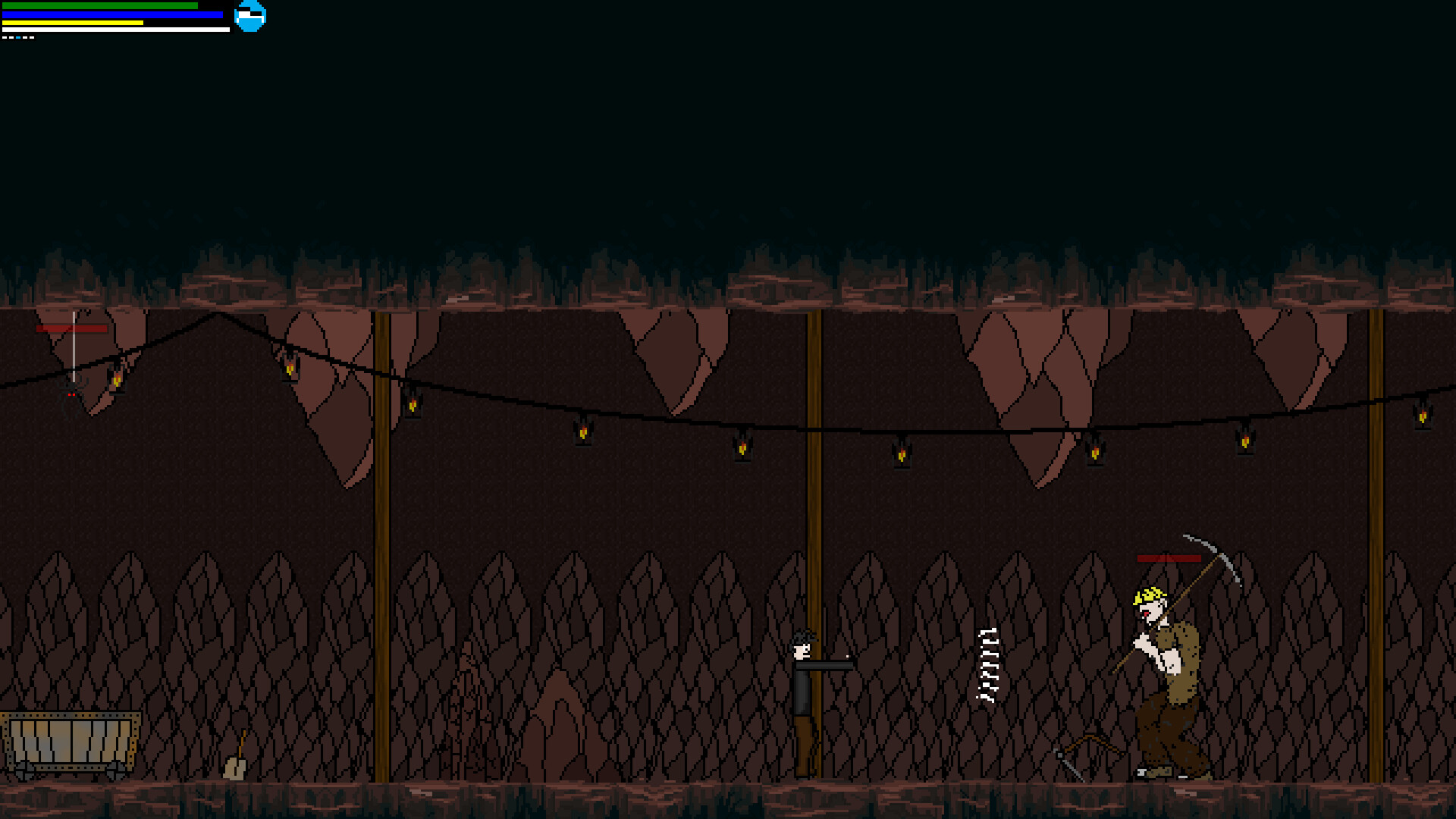Click the green health bar at top left
This screenshot has height=819, width=1456.
click(99, 7)
